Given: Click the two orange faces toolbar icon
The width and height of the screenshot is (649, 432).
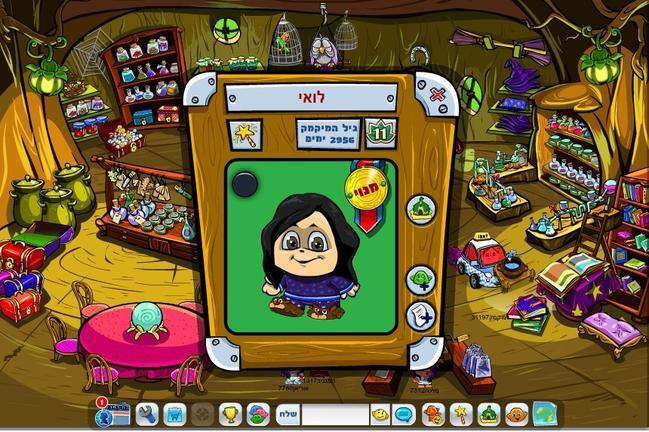Looking at the screenshot, I should 433,414.
